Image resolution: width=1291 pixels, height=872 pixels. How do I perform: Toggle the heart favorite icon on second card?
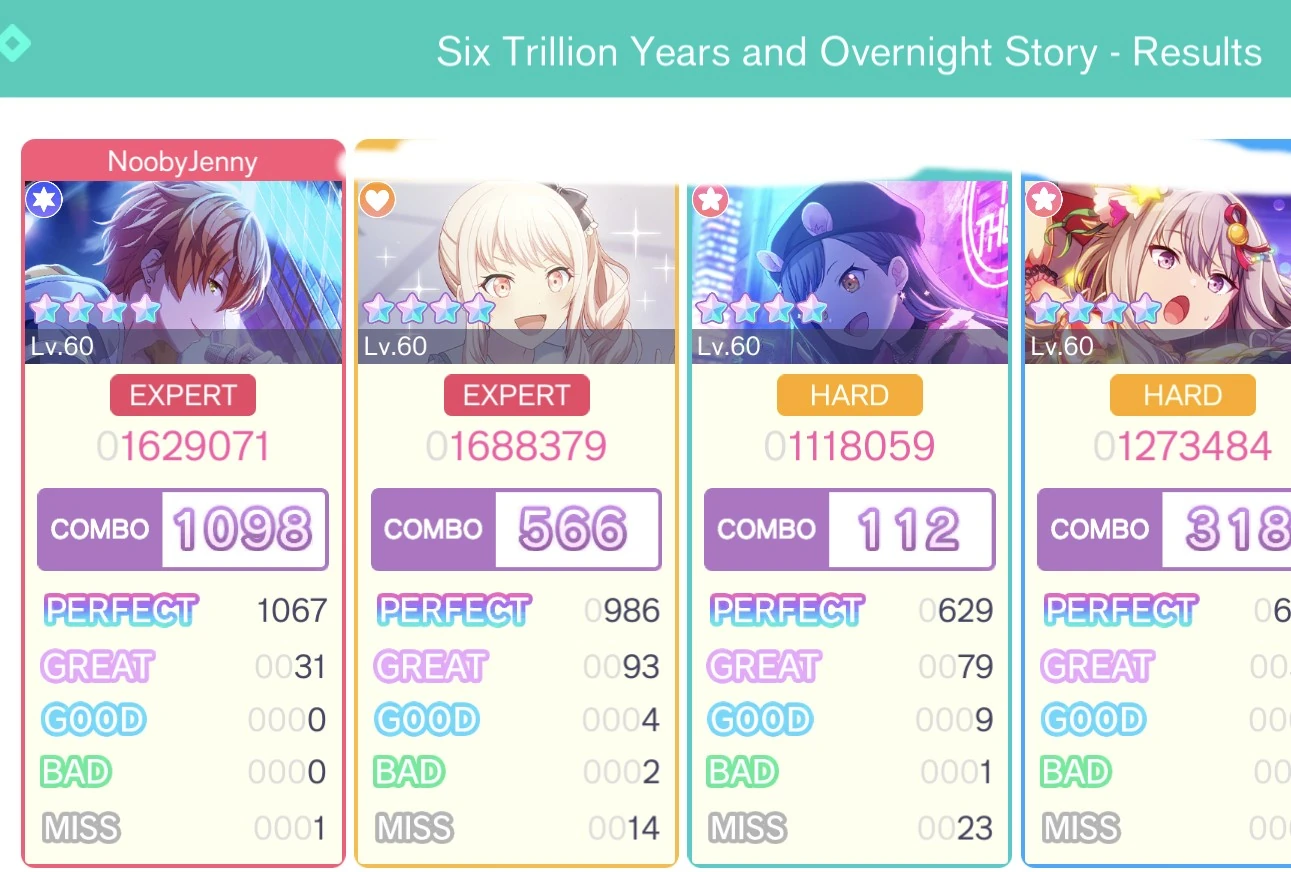(x=376, y=200)
